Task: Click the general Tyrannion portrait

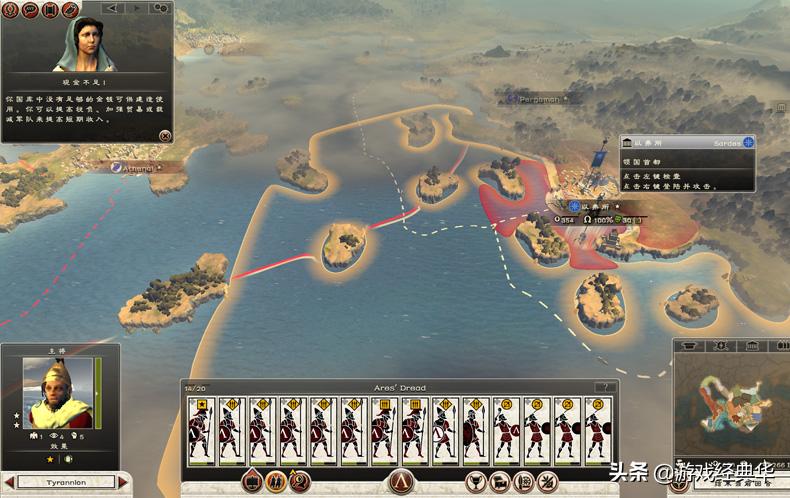Action: click(x=56, y=392)
